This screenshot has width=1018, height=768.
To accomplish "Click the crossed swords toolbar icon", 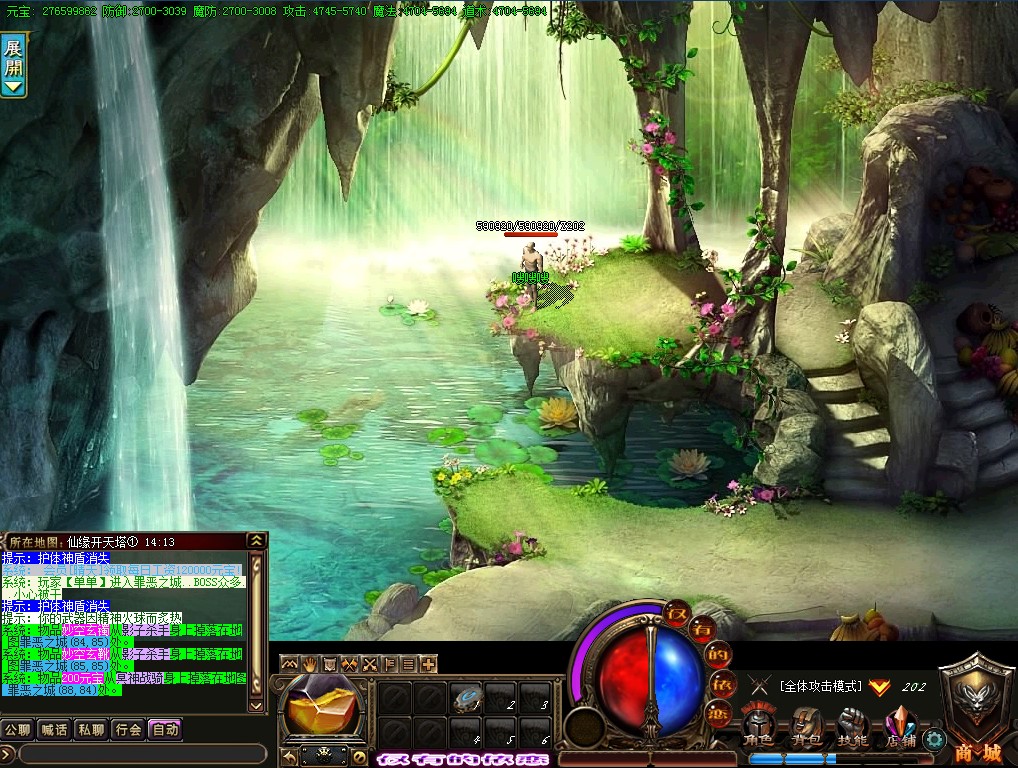I will click(369, 663).
